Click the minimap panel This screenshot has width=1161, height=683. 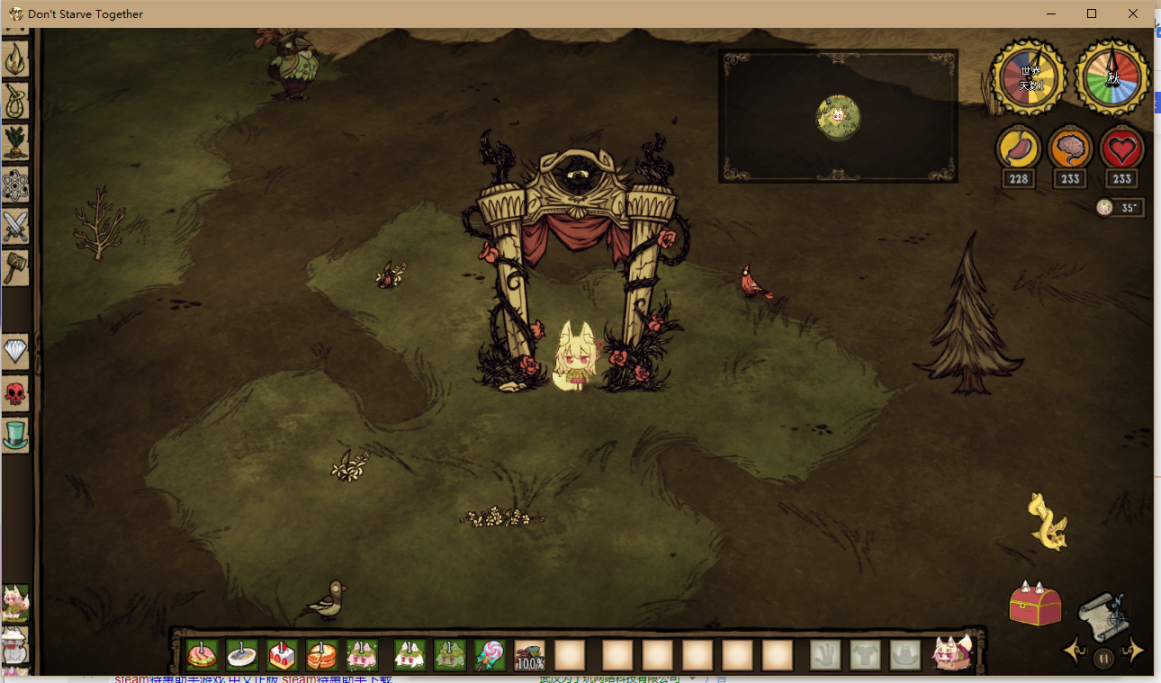pyautogui.click(x=838, y=116)
